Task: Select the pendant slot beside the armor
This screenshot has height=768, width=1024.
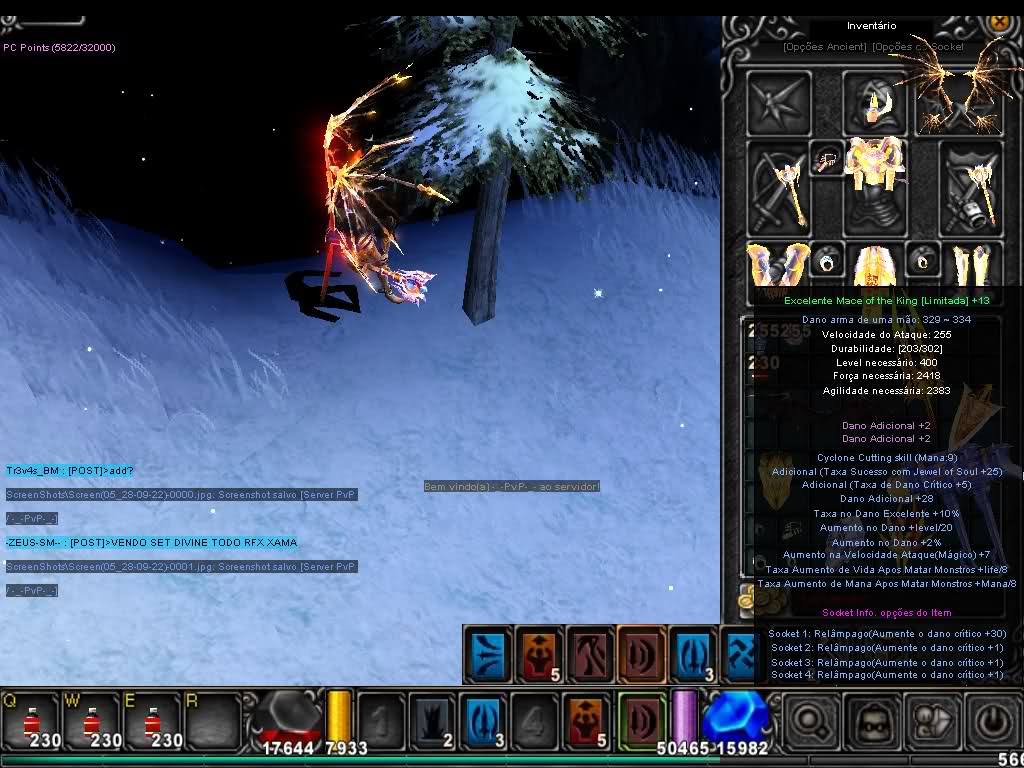Action: tap(827, 160)
